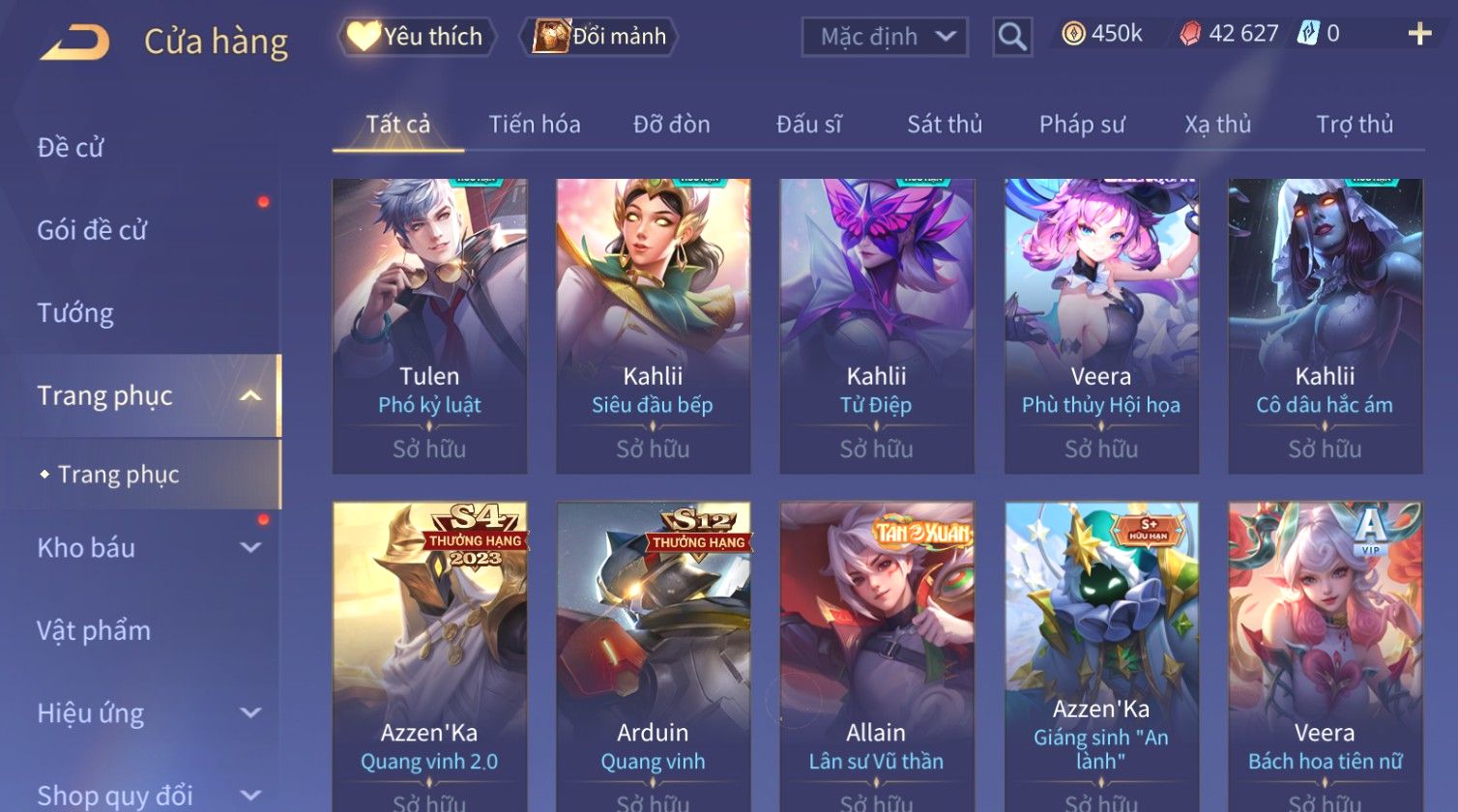Viewport: 1458px width, 812px height.
Task: Switch to the Pháp sư tab
Action: pyautogui.click(x=1082, y=124)
